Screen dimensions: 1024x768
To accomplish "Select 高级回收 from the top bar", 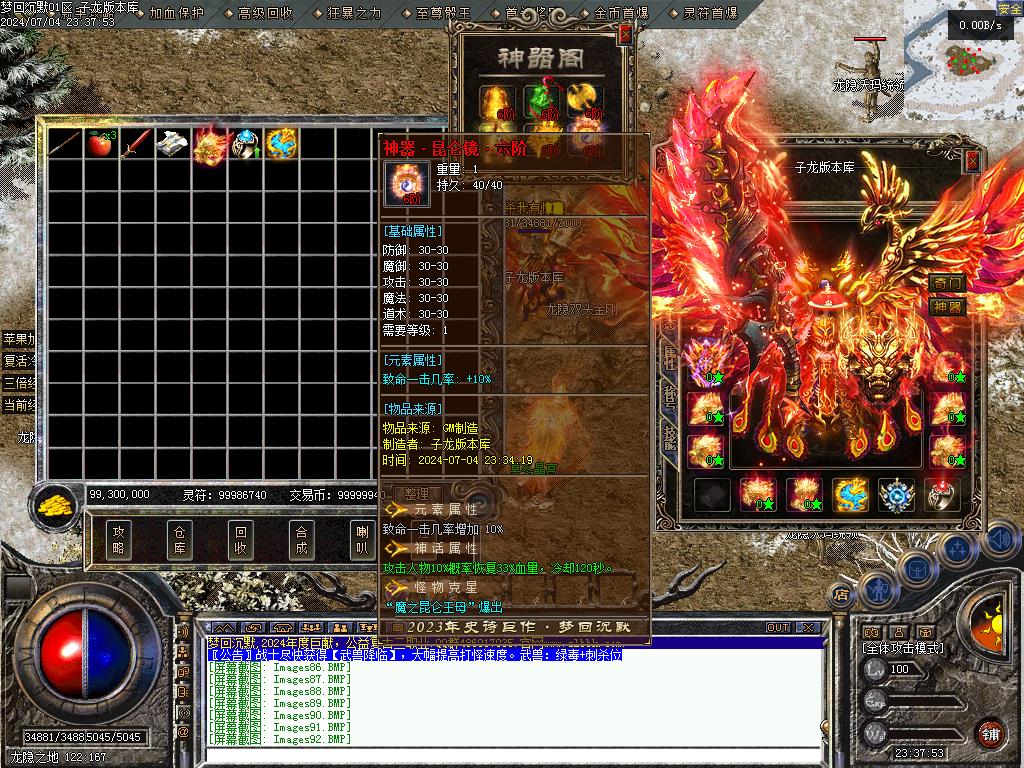I will coord(265,13).
